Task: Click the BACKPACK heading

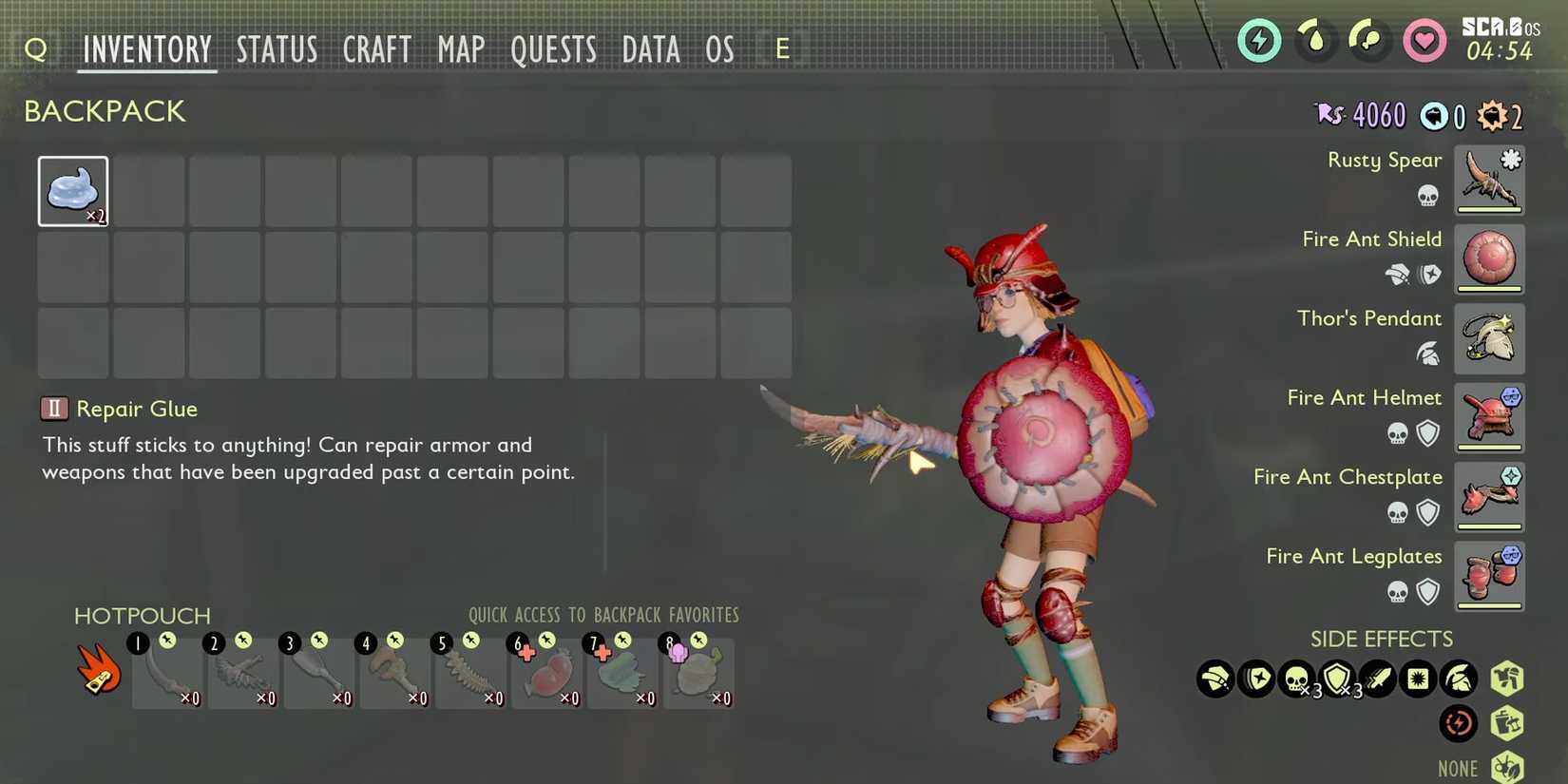Action: coord(105,111)
